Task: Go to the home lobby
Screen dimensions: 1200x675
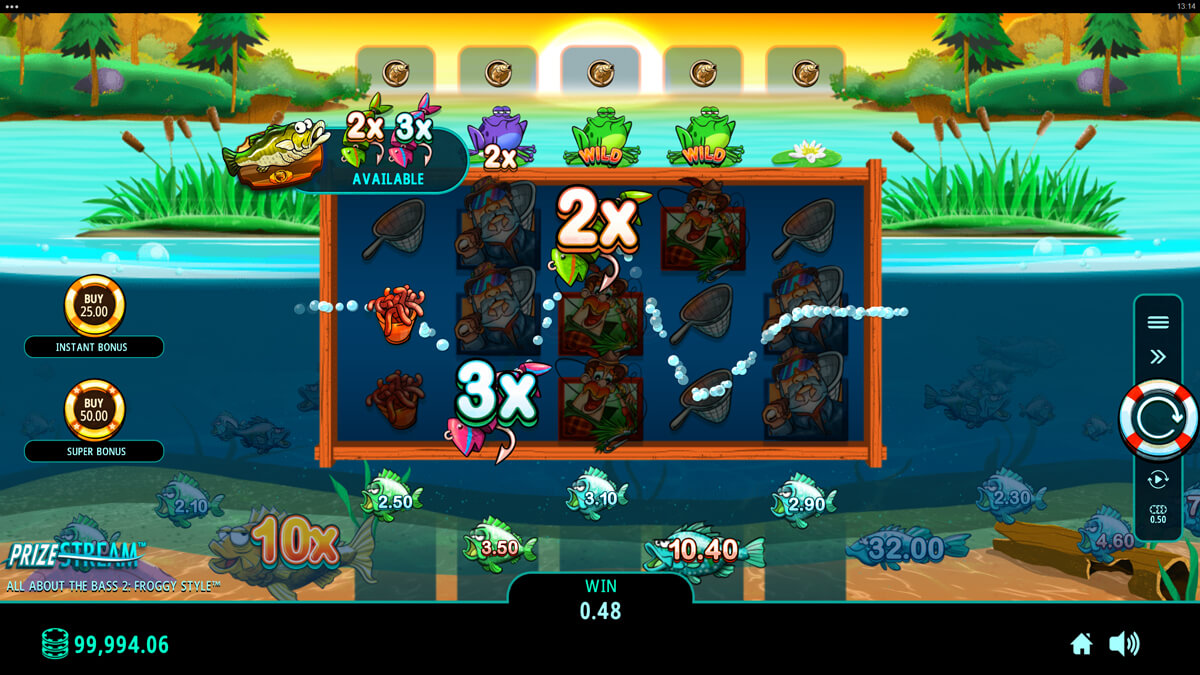Action: point(1081,644)
